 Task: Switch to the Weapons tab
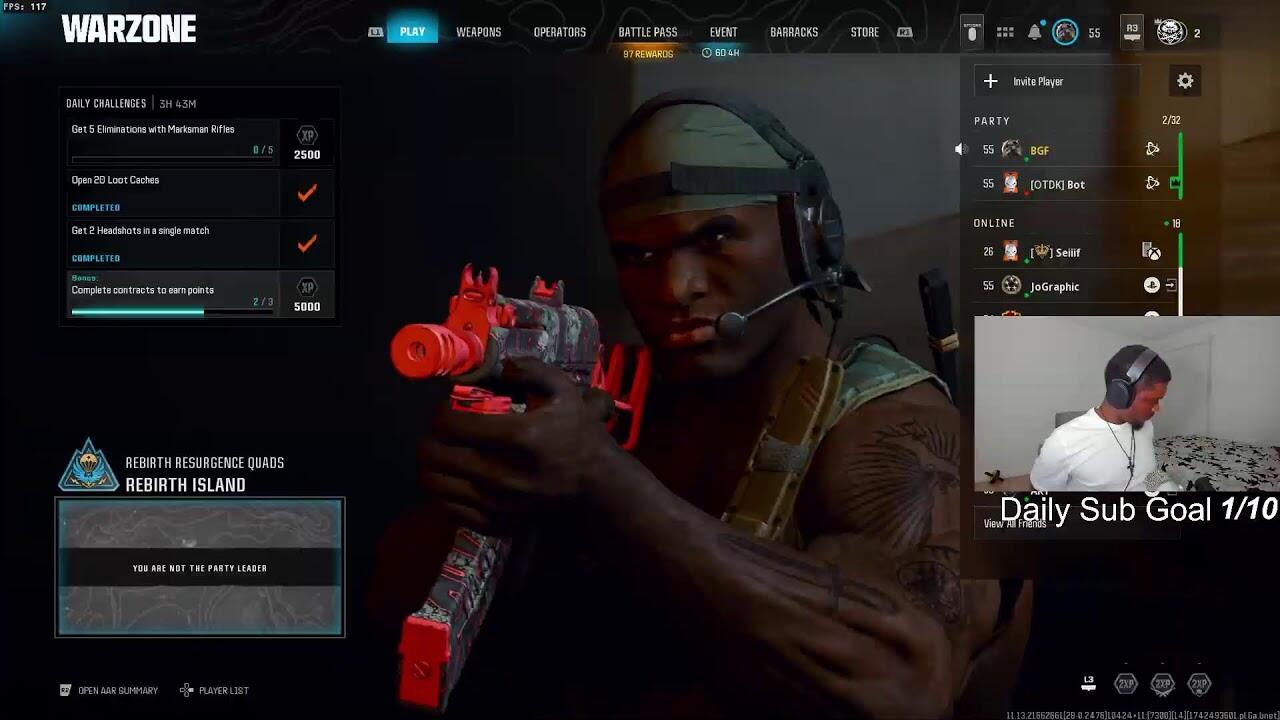tap(478, 32)
